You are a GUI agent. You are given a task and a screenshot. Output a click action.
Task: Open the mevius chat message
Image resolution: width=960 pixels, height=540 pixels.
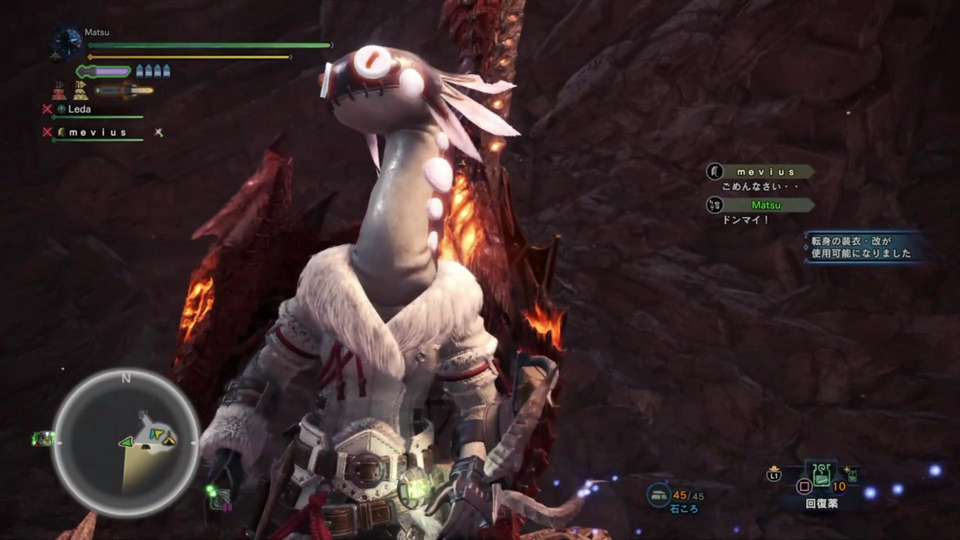(760, 178)
